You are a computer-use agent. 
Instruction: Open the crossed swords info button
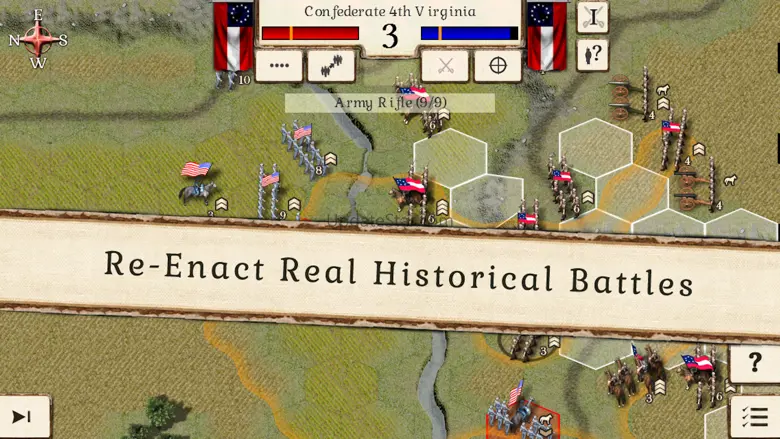click(x=593, y=17)
